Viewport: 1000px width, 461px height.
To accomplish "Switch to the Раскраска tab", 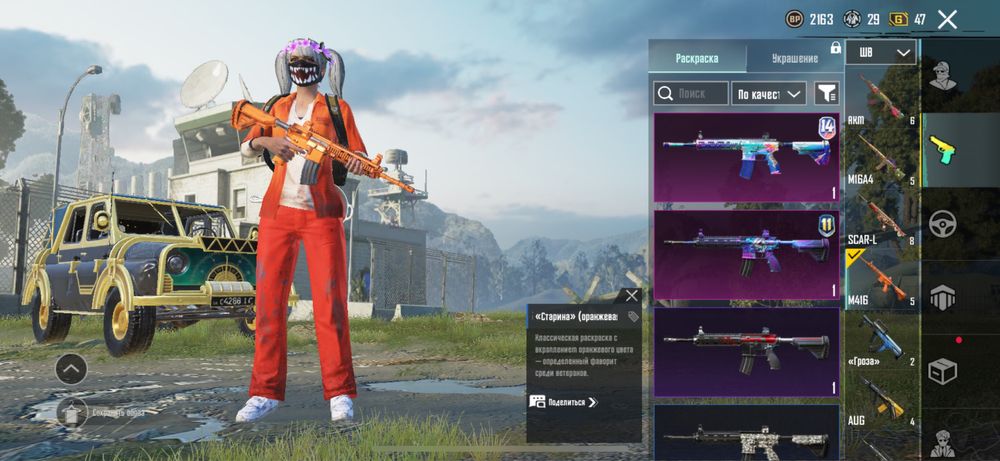I will 697,58.
